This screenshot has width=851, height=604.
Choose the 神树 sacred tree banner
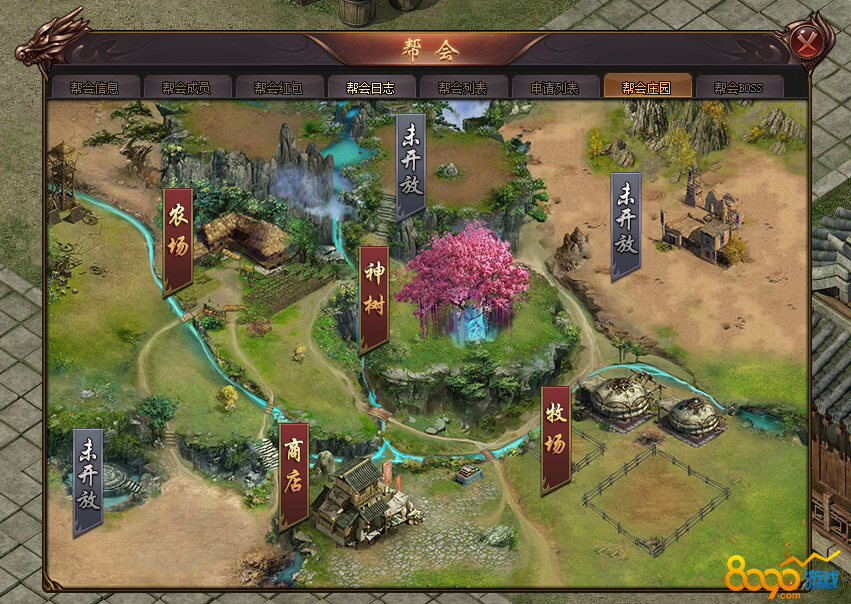point(374,297)
